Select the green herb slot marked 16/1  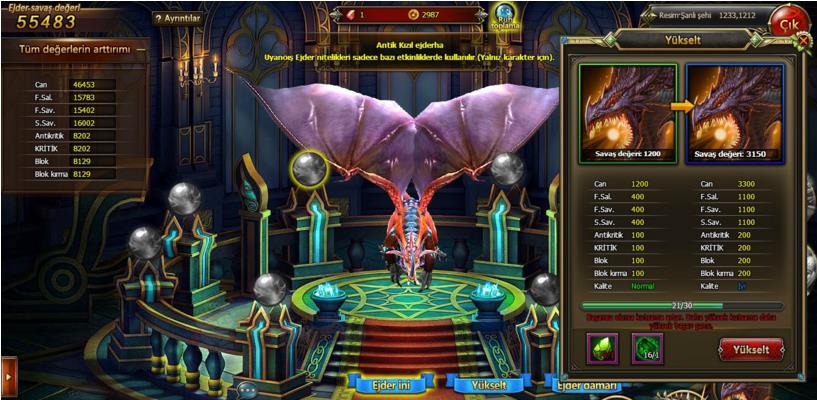647,348
